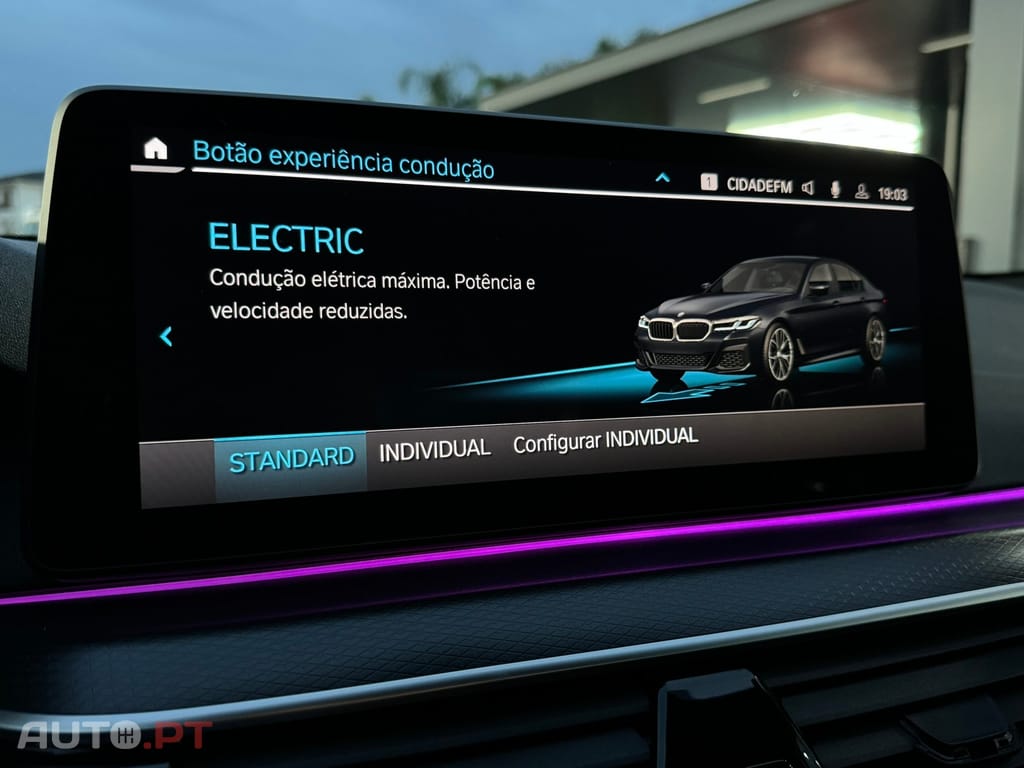Open the CIDADEFM radio station indicator
Viewport: 1024px width, 768px height.
758,185
